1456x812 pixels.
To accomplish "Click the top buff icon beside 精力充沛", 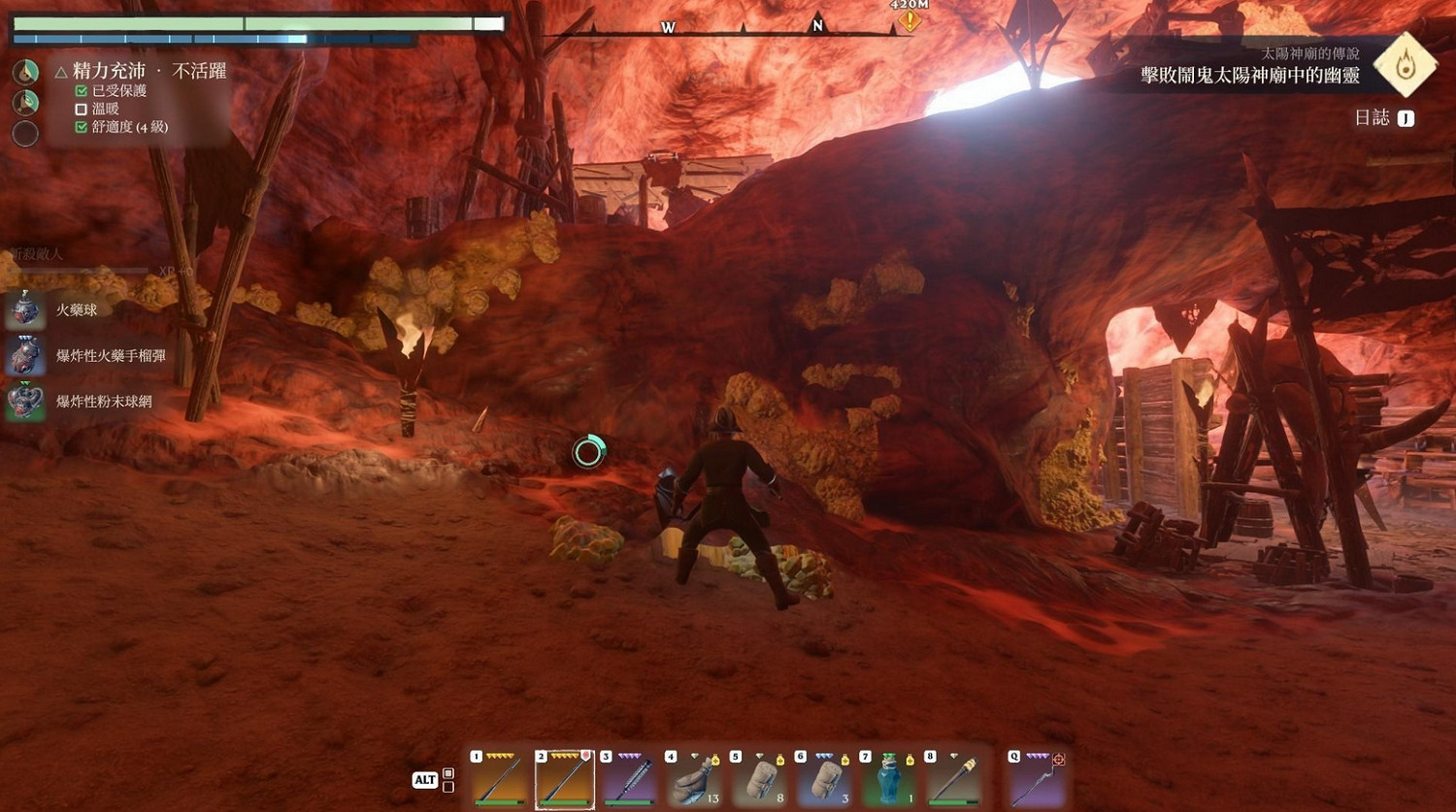I will [x=25, y=71].
